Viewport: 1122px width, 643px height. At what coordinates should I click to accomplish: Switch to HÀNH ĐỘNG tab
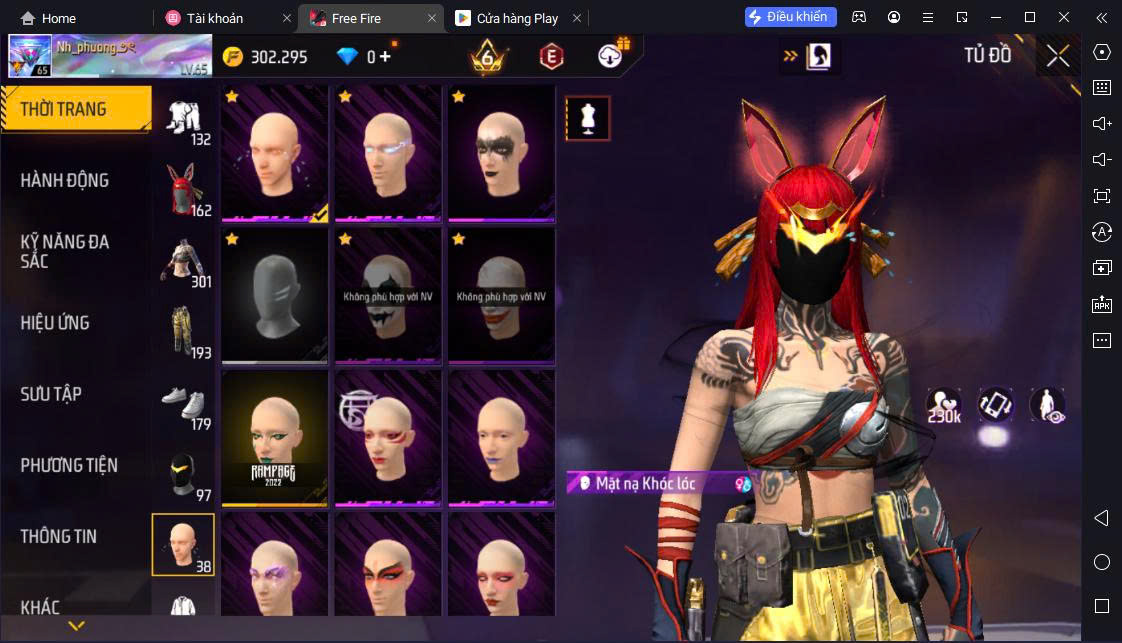pos(65,180)
